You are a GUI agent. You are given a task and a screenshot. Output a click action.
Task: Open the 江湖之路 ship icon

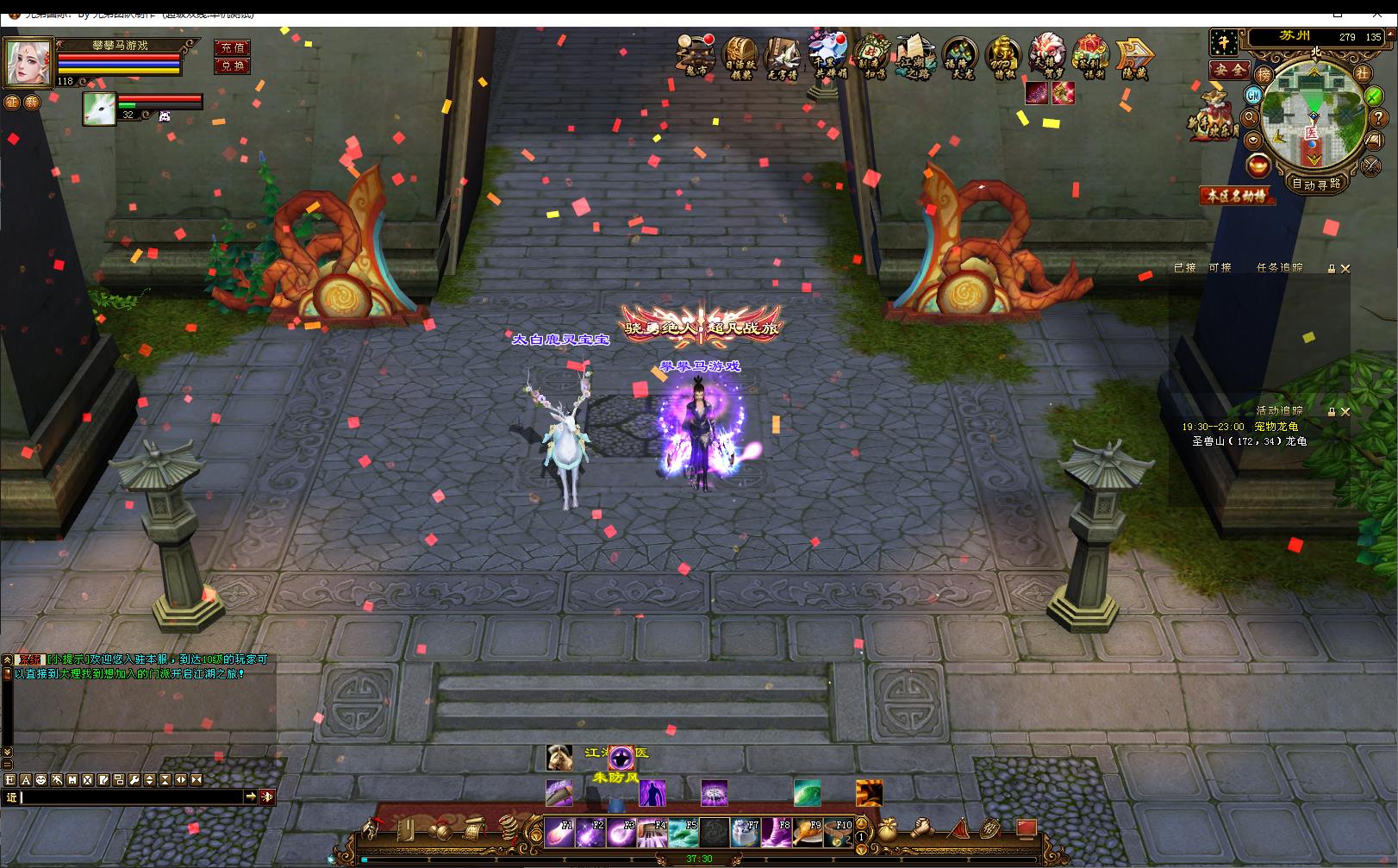(x=914, y=57)
